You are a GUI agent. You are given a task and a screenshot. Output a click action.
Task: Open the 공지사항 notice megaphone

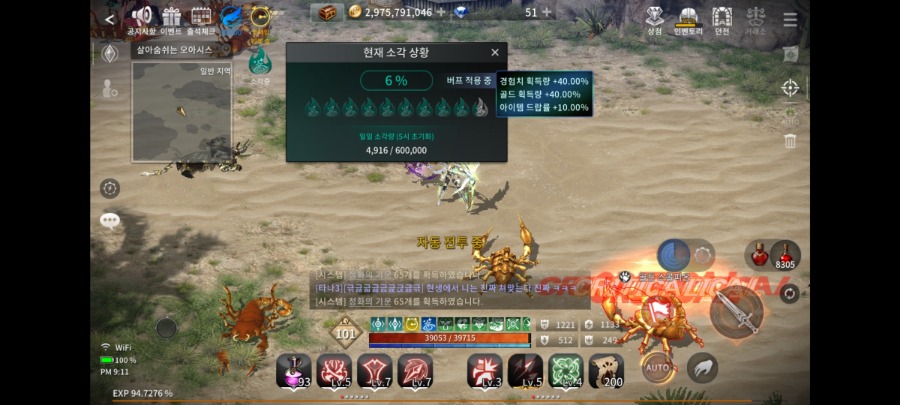141,18
